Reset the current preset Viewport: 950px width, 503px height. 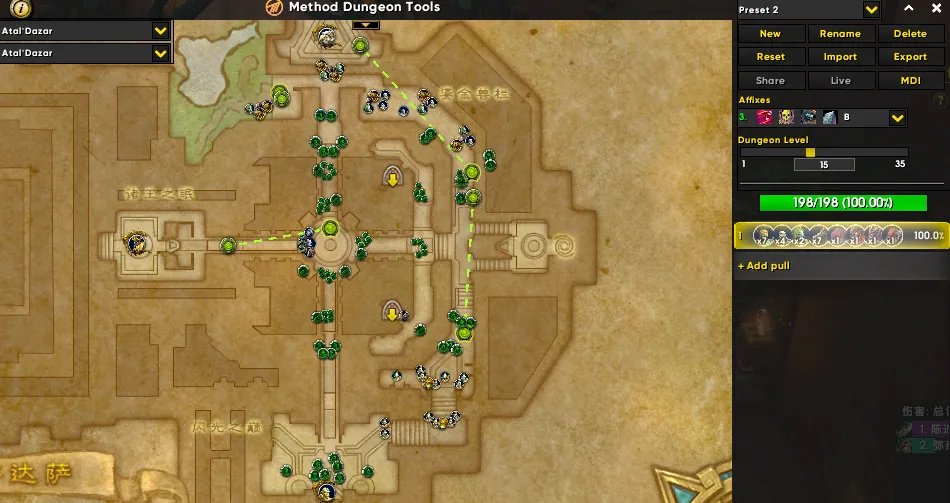(x=770, y=57)
